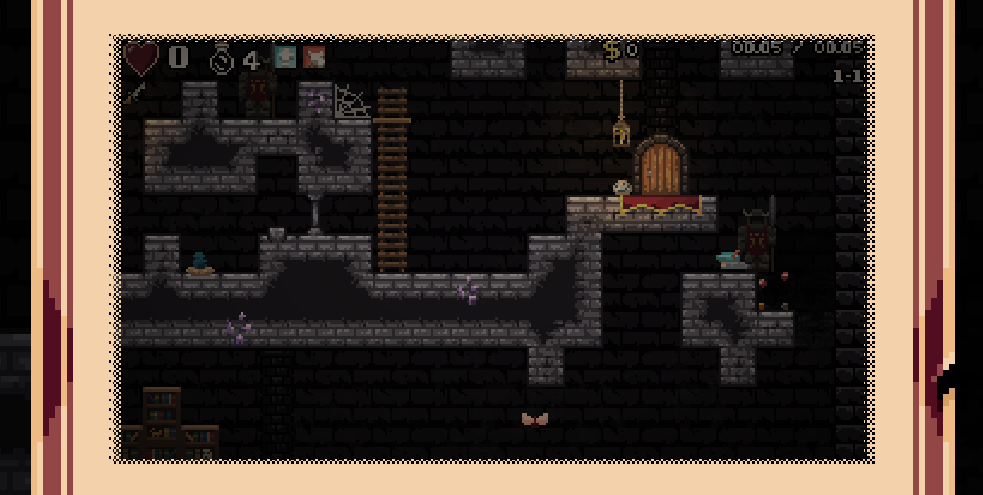Select the teal up-arrow item icon
The image size is (983, 495).
286,57
